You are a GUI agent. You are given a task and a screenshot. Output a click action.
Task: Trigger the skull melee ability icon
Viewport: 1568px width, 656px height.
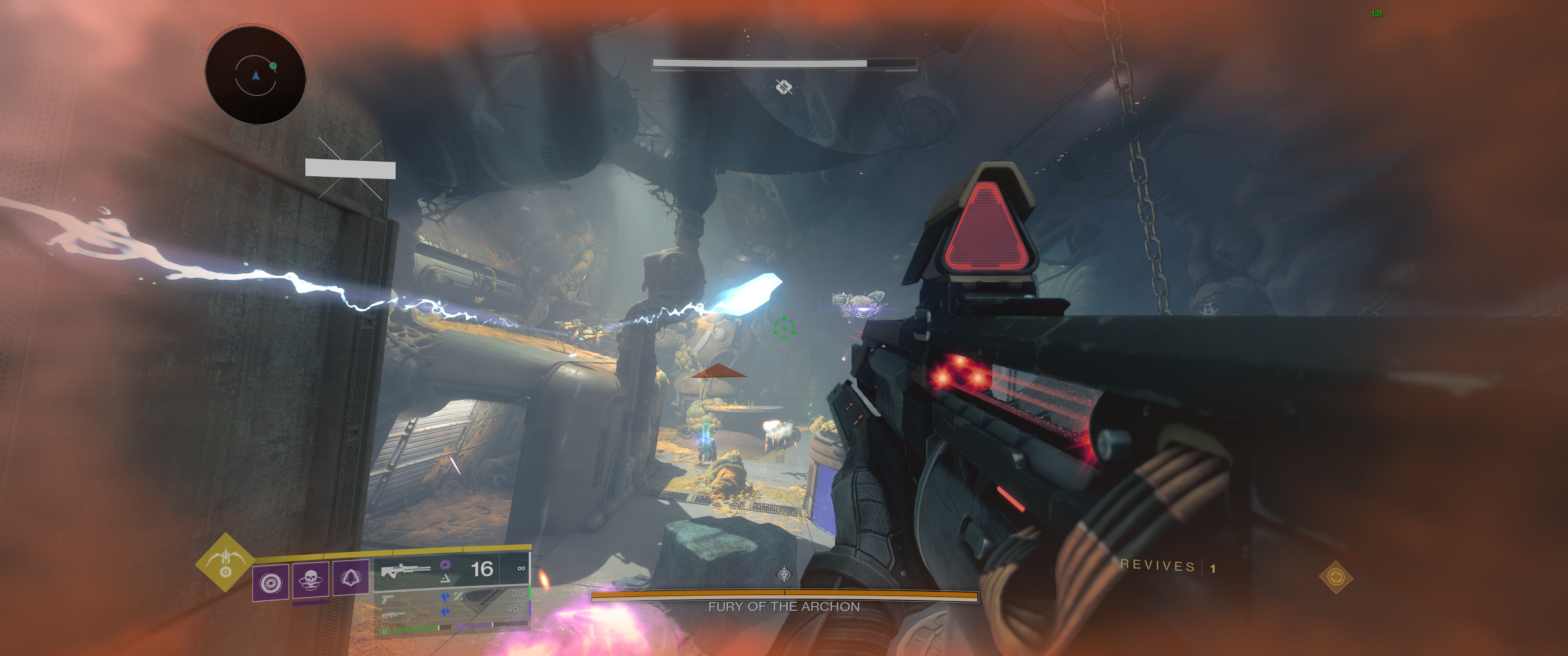pyautogui.click(x=310, y=579)
